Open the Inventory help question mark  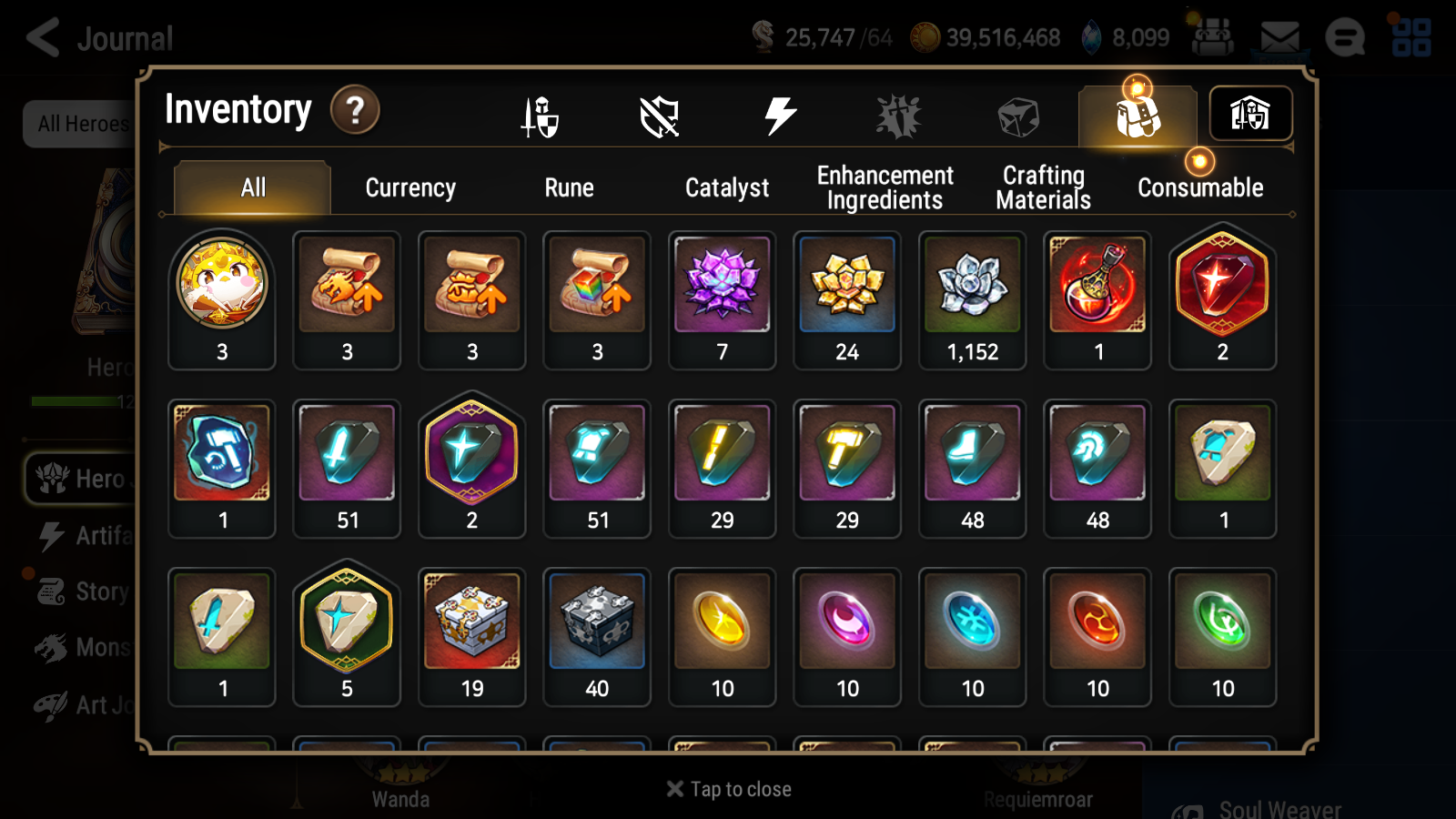[x=355, y=109]
